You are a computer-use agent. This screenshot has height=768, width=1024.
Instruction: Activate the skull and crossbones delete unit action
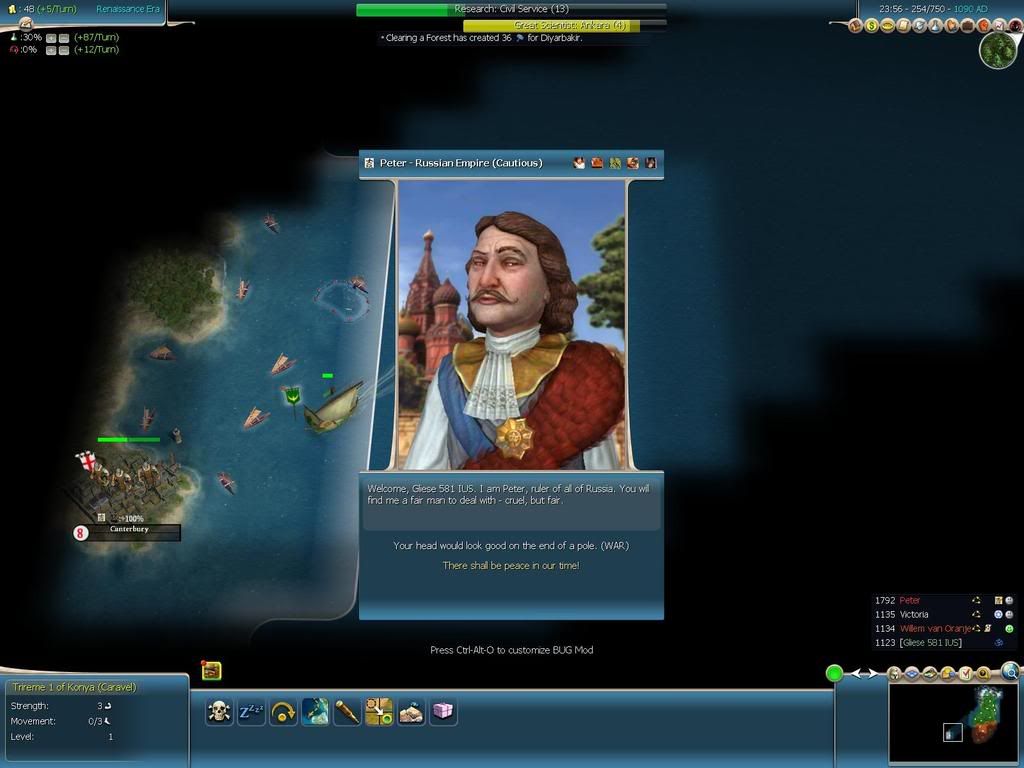click(219, 711)
